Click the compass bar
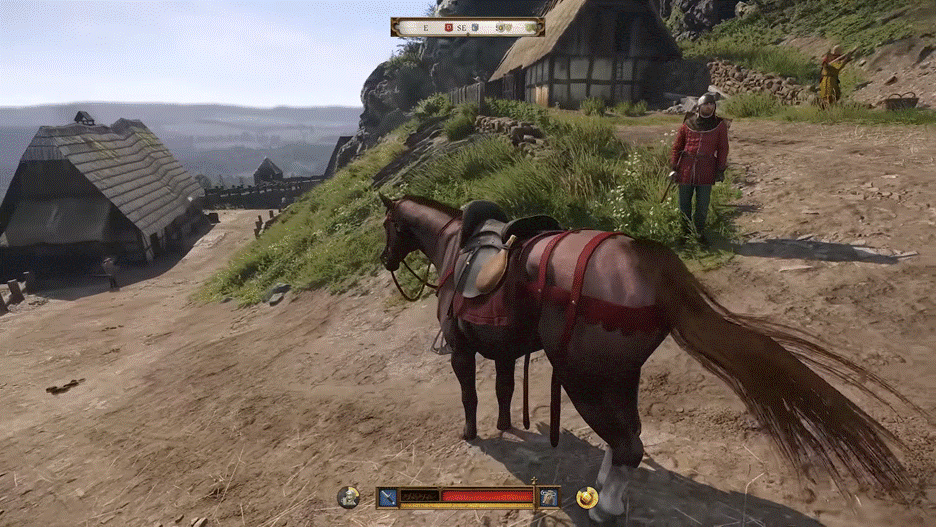Image resolution: width=936 pixels, height=527 pixels. (467, 27)
